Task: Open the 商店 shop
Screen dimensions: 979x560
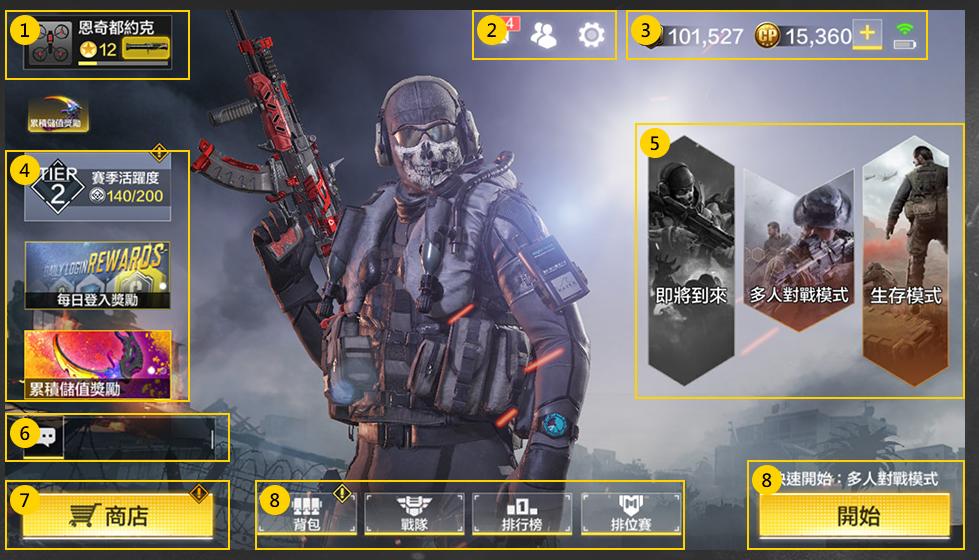Action: 118,516
